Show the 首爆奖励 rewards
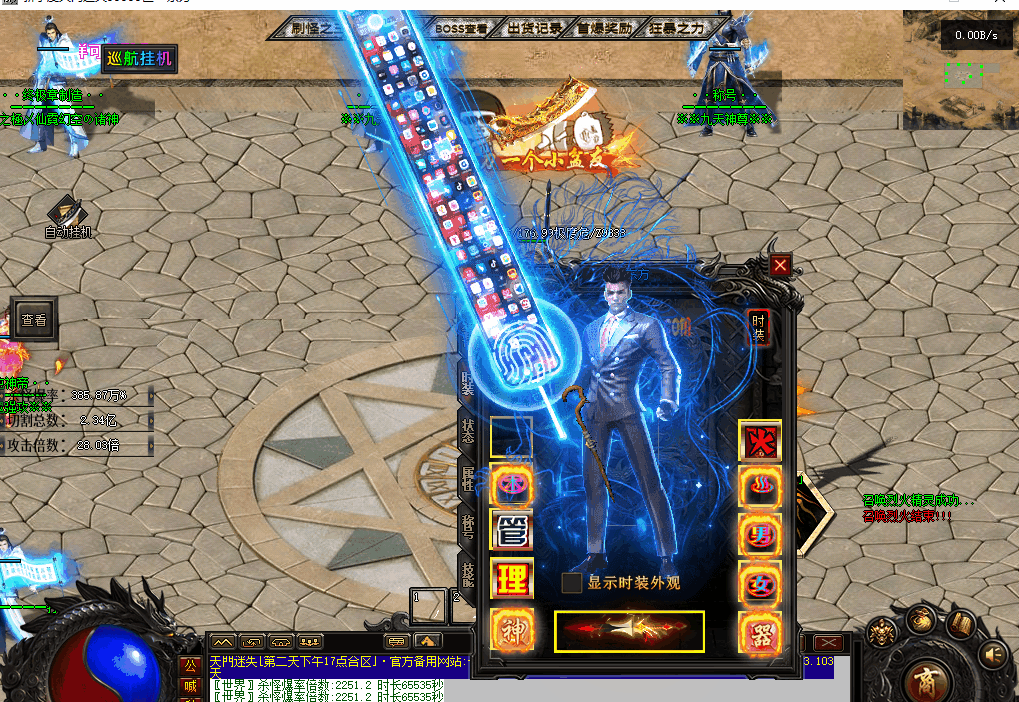Screen dimensions: 1019x702 coord(603,29)
